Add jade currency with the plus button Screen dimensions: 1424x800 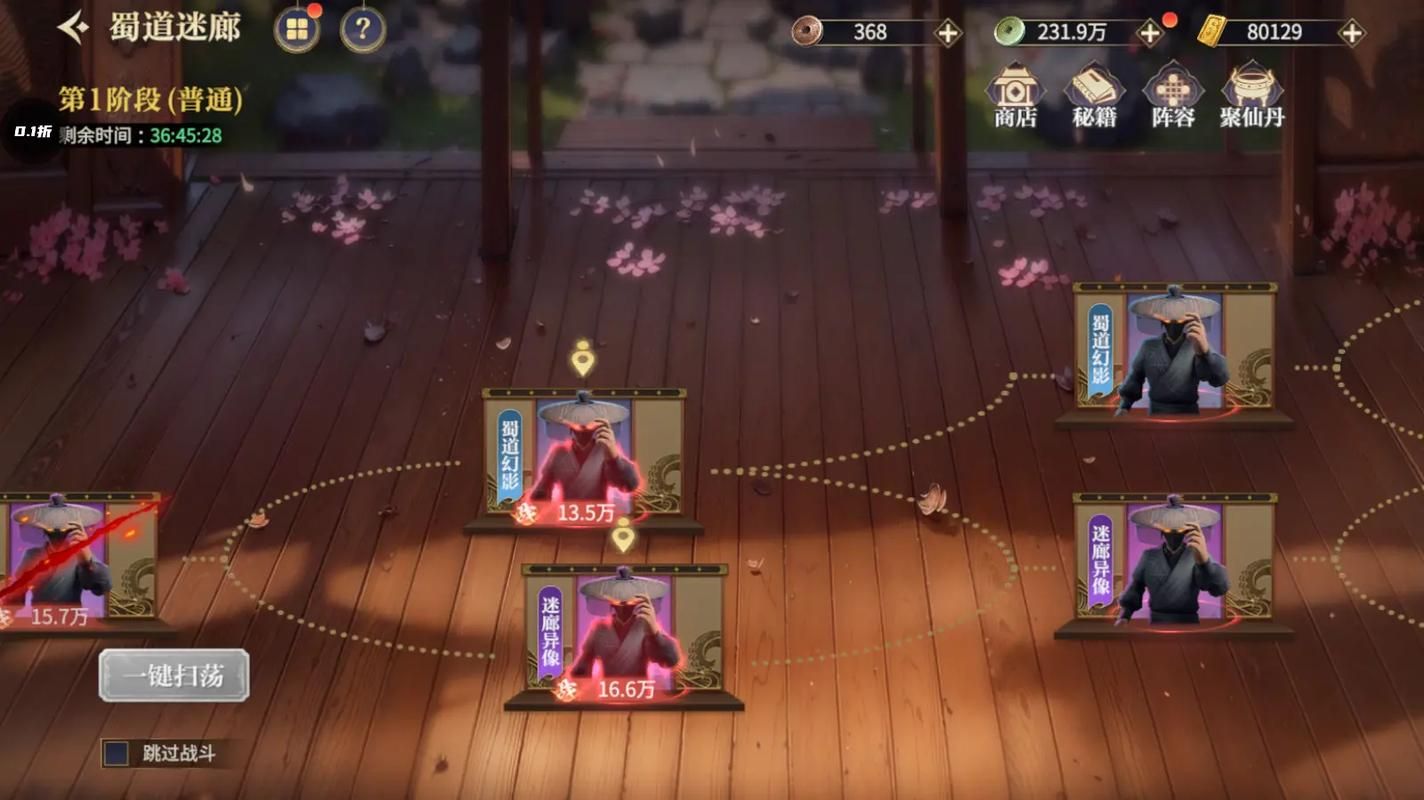[x=1150, y=32]
